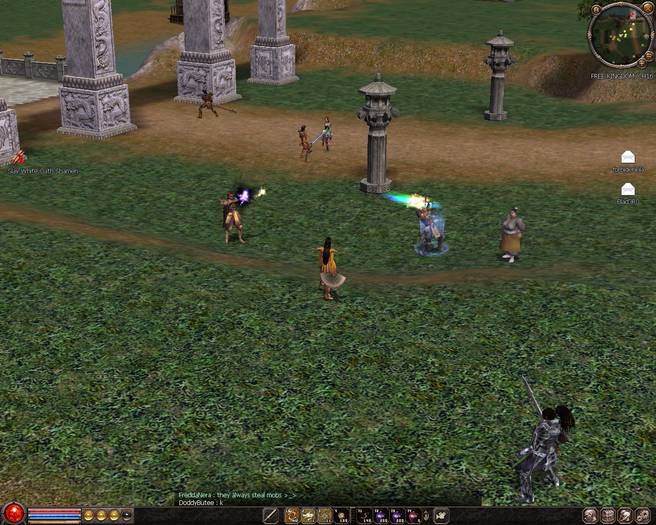Open the system options button

643,516
